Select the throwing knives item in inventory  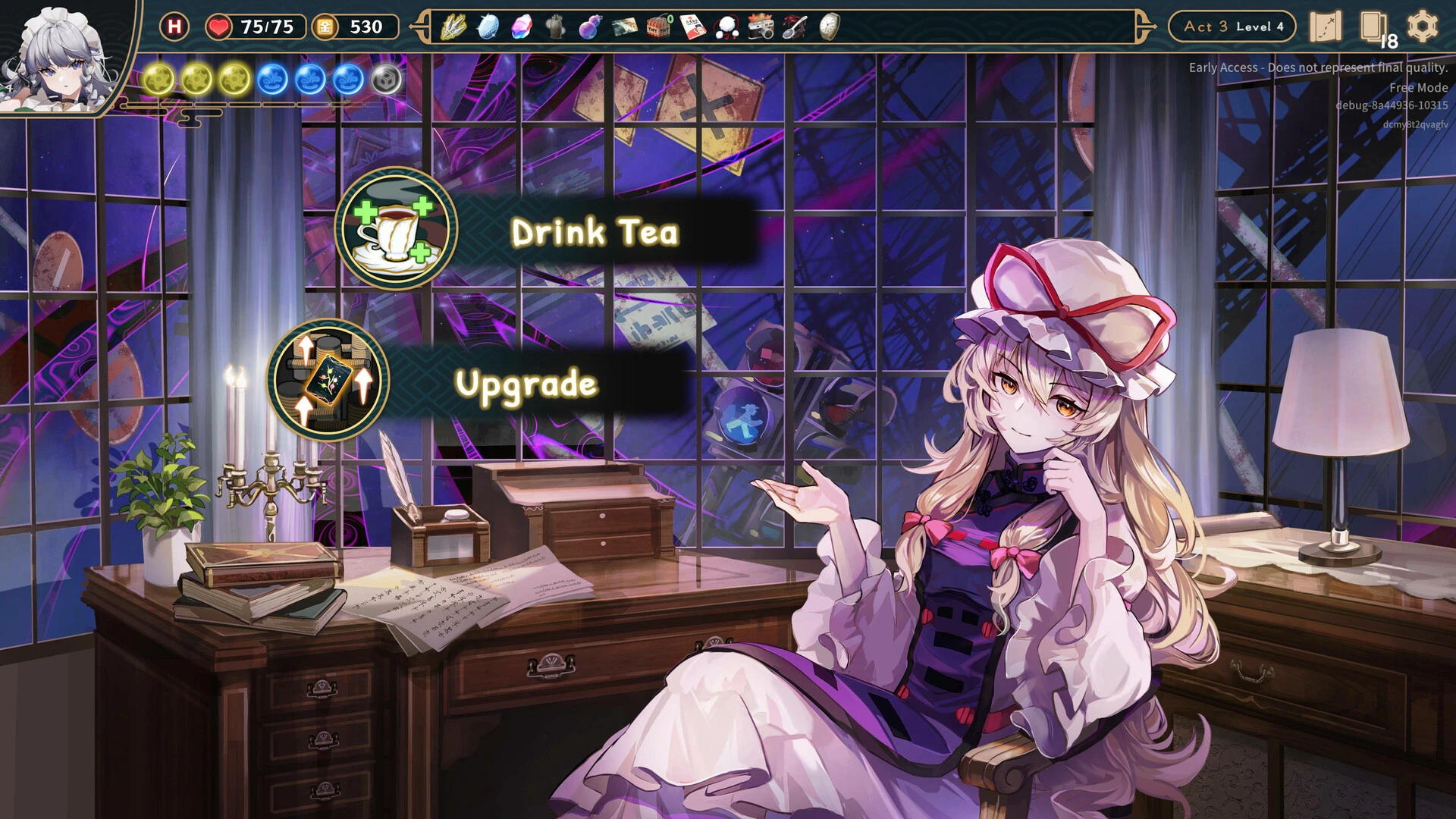[x=453, y=27]
